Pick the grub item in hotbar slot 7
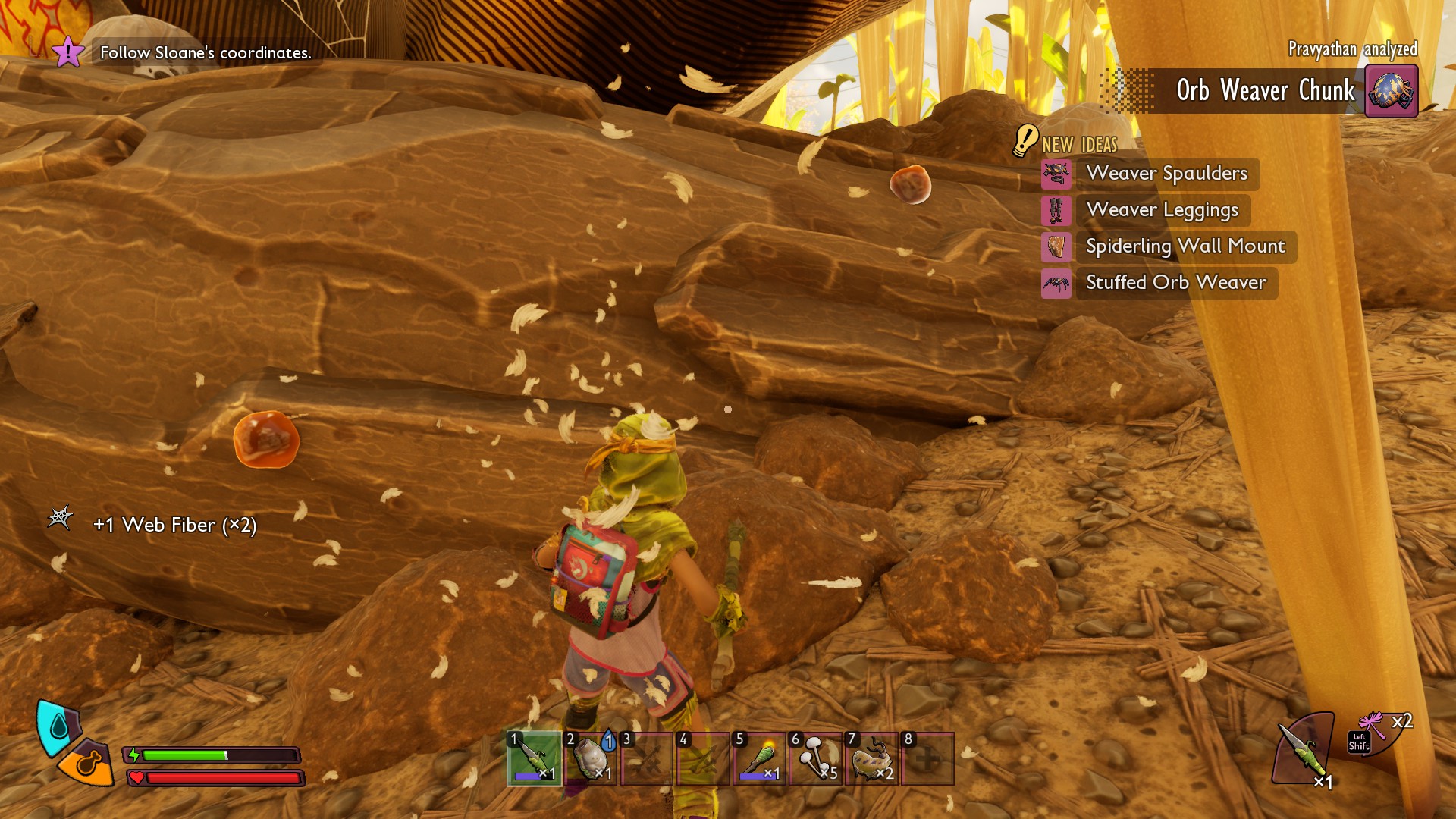 (x=871, y=758)
